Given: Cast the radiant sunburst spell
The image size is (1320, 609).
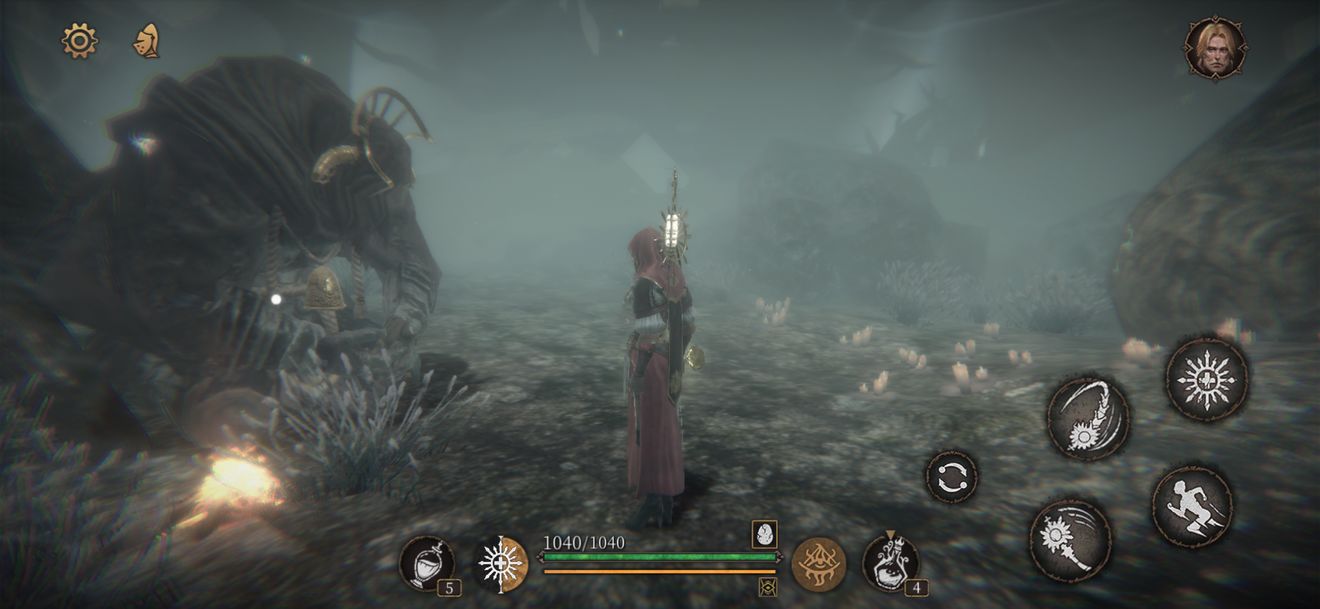Looking at the screenshot, I should tap(1206, 379).
